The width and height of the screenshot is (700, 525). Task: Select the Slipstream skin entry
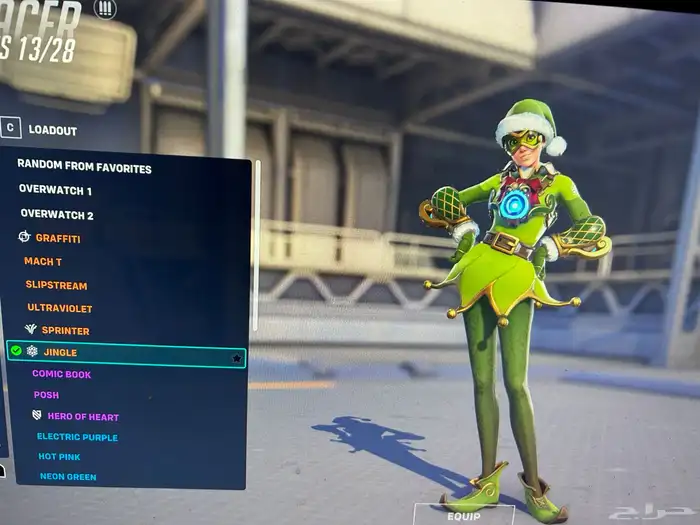pos(56,286)
